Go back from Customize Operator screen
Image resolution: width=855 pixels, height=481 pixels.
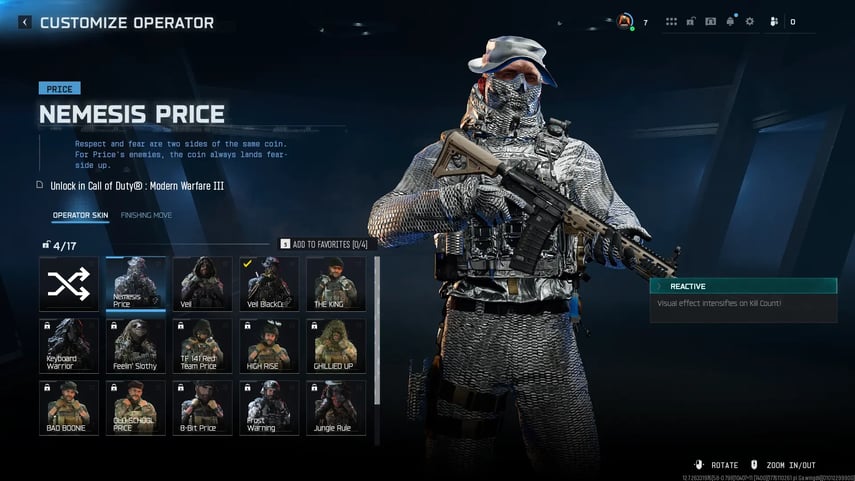(25, 22)
